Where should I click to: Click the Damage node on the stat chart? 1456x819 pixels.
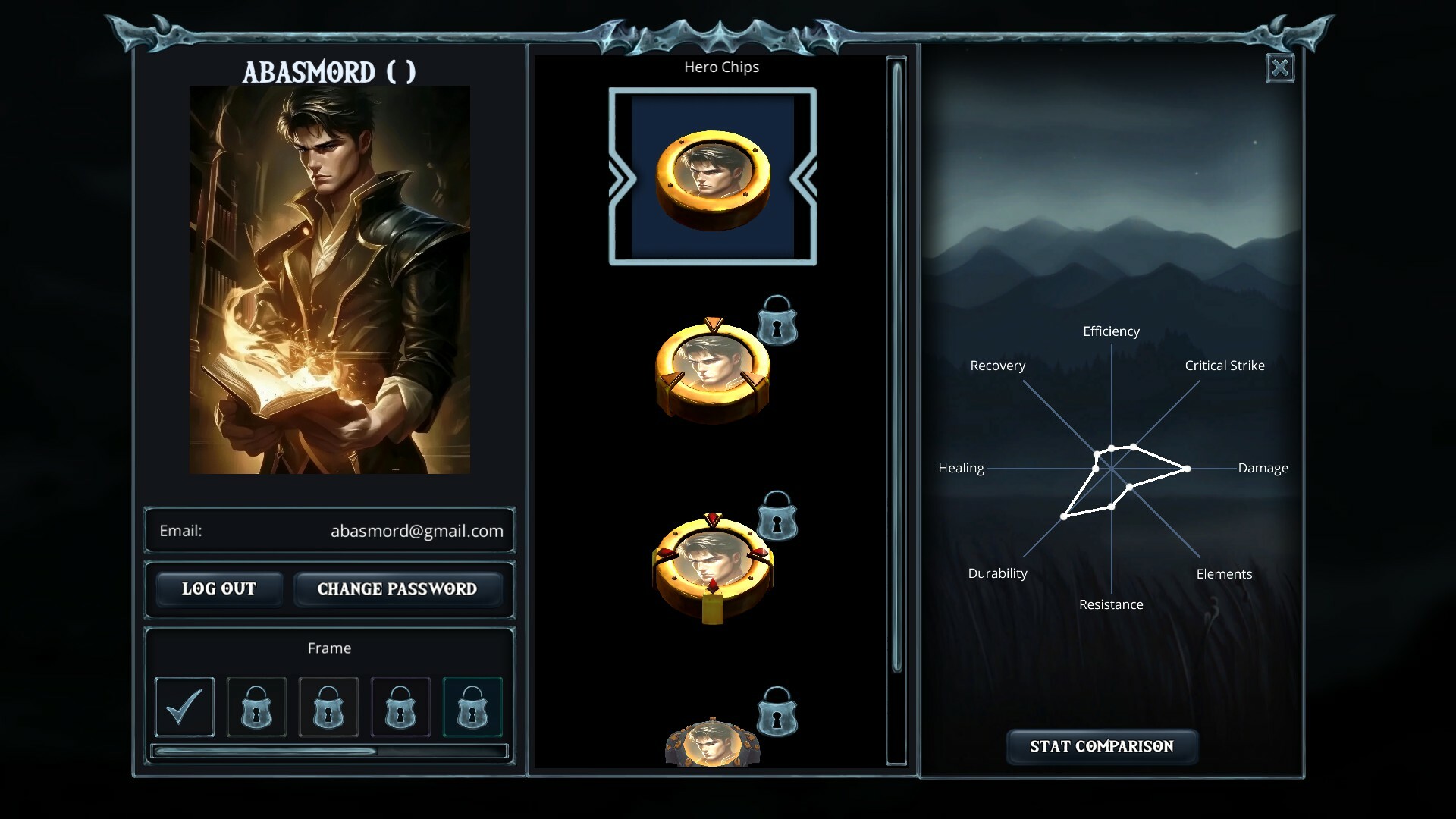click(x=1186, y=468)
